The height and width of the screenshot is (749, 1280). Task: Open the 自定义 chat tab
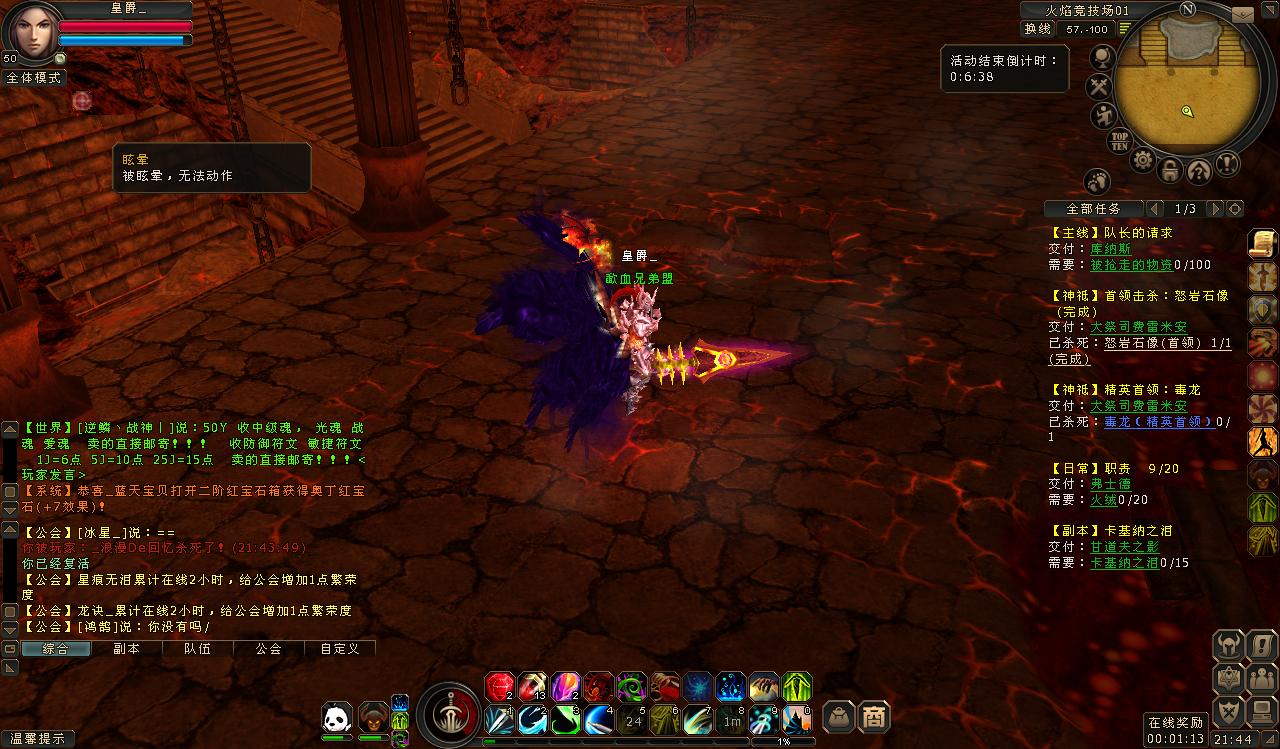339,648
